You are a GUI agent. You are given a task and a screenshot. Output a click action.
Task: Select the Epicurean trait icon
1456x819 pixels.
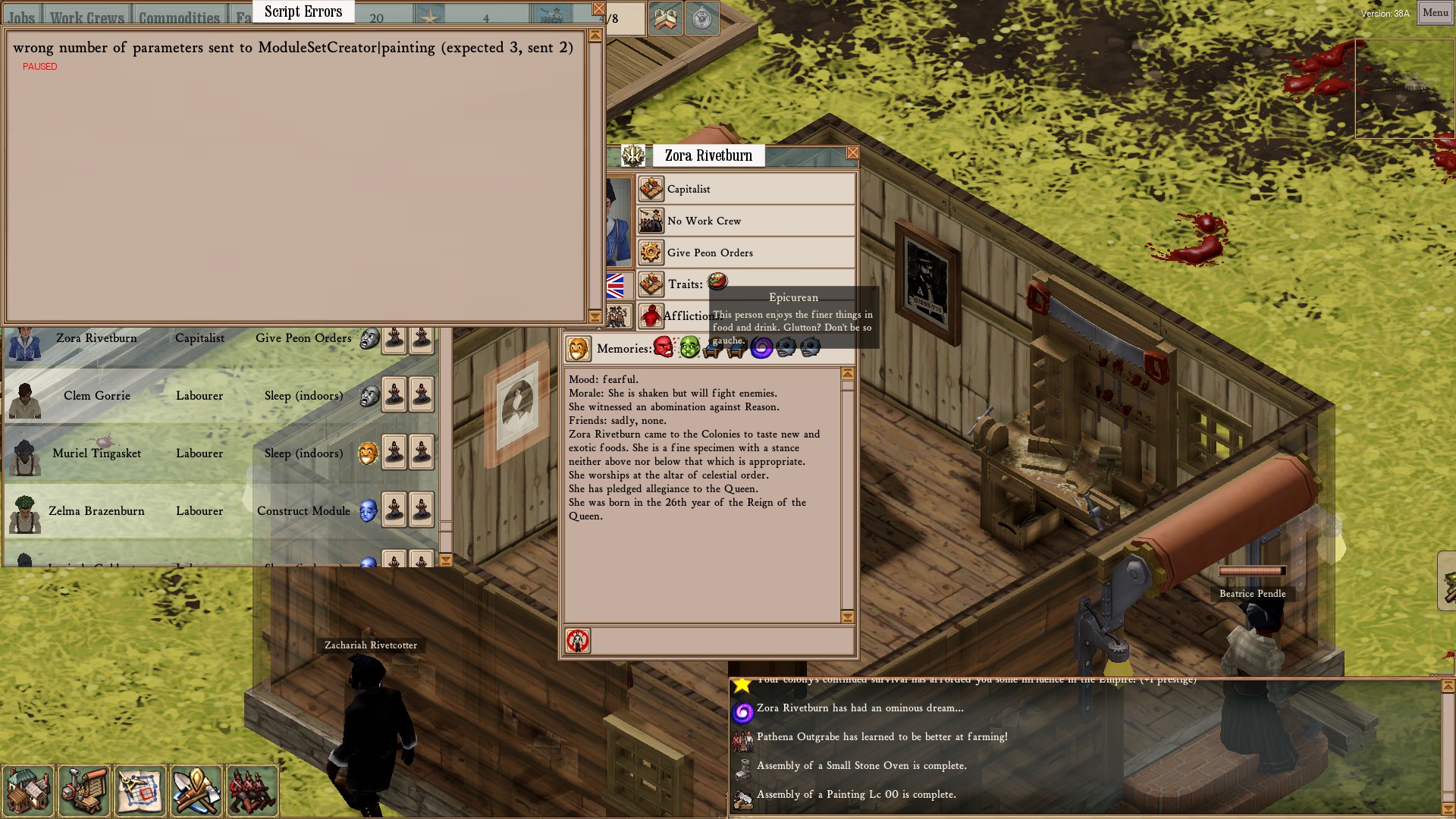(717, 282)
